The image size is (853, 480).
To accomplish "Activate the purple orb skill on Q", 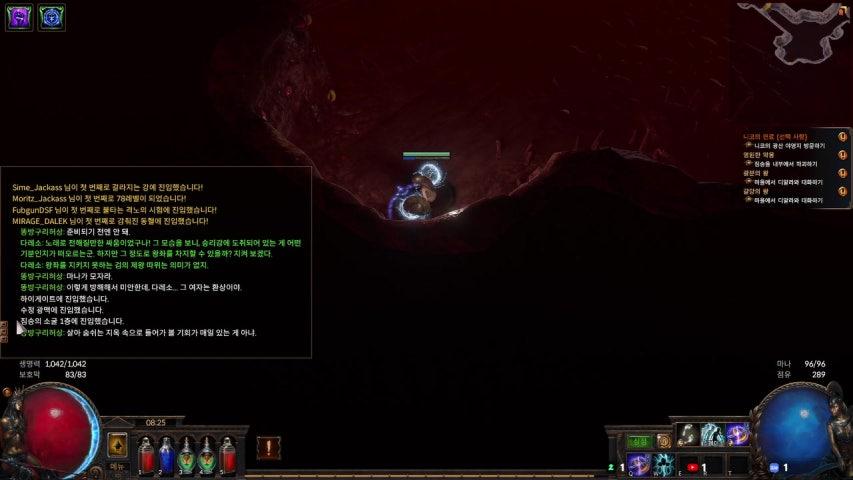I will (x=638, y=464).
